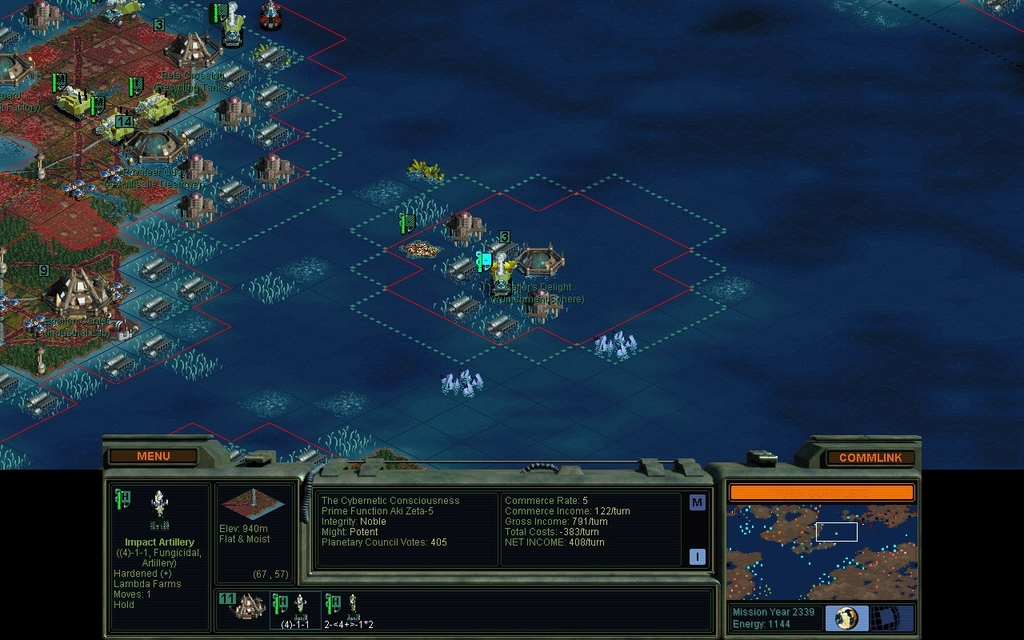The image size is (1024, 640).
Task: Click the Impact Artillery unit portrait
Action: click(x=158, y=508)
